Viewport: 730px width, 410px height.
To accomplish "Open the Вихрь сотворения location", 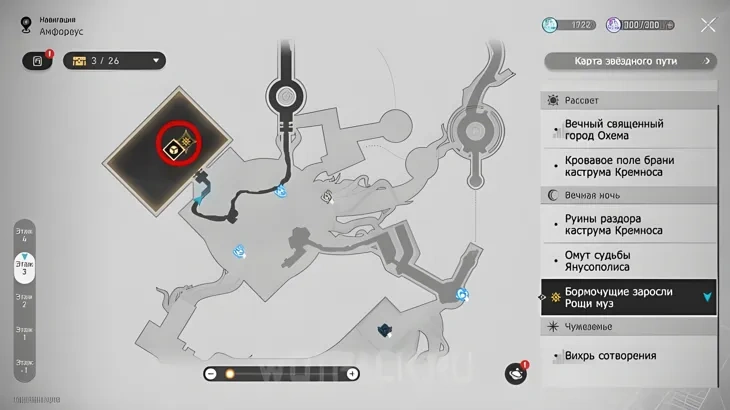I will [x=611, y=355].
